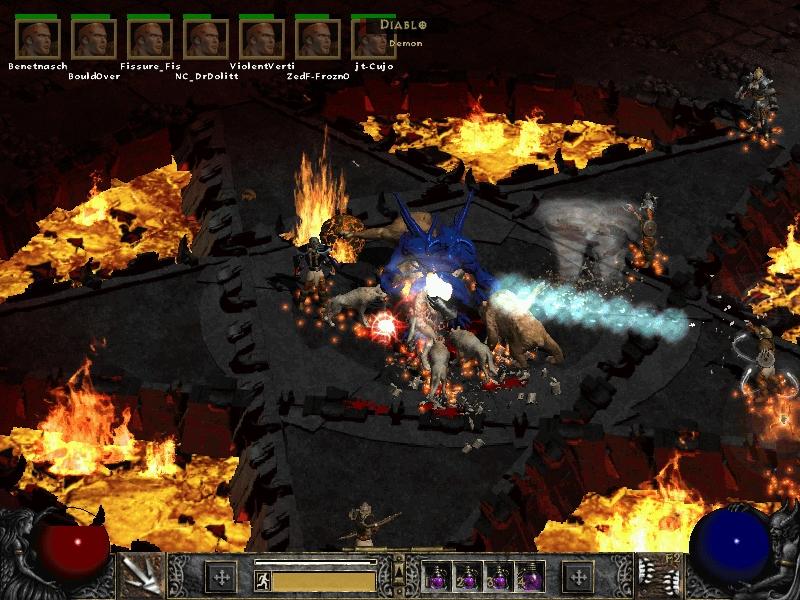This screenshot has height=600, width=800.
Task: Choose the Fissure_Fis party portrait
Action: coord(150,38)
